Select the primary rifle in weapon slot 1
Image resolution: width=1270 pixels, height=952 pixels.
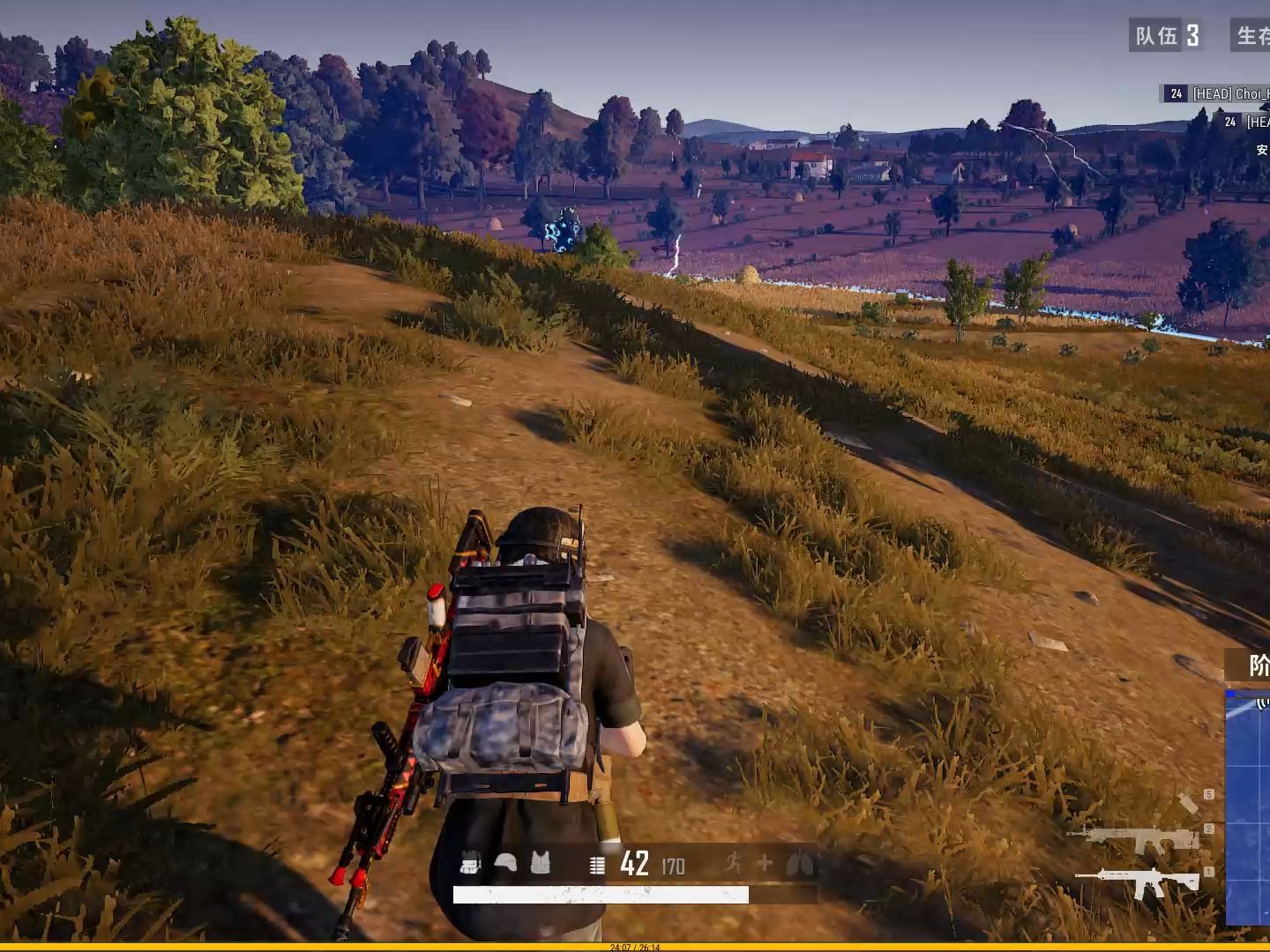[x=1138, y=882]
